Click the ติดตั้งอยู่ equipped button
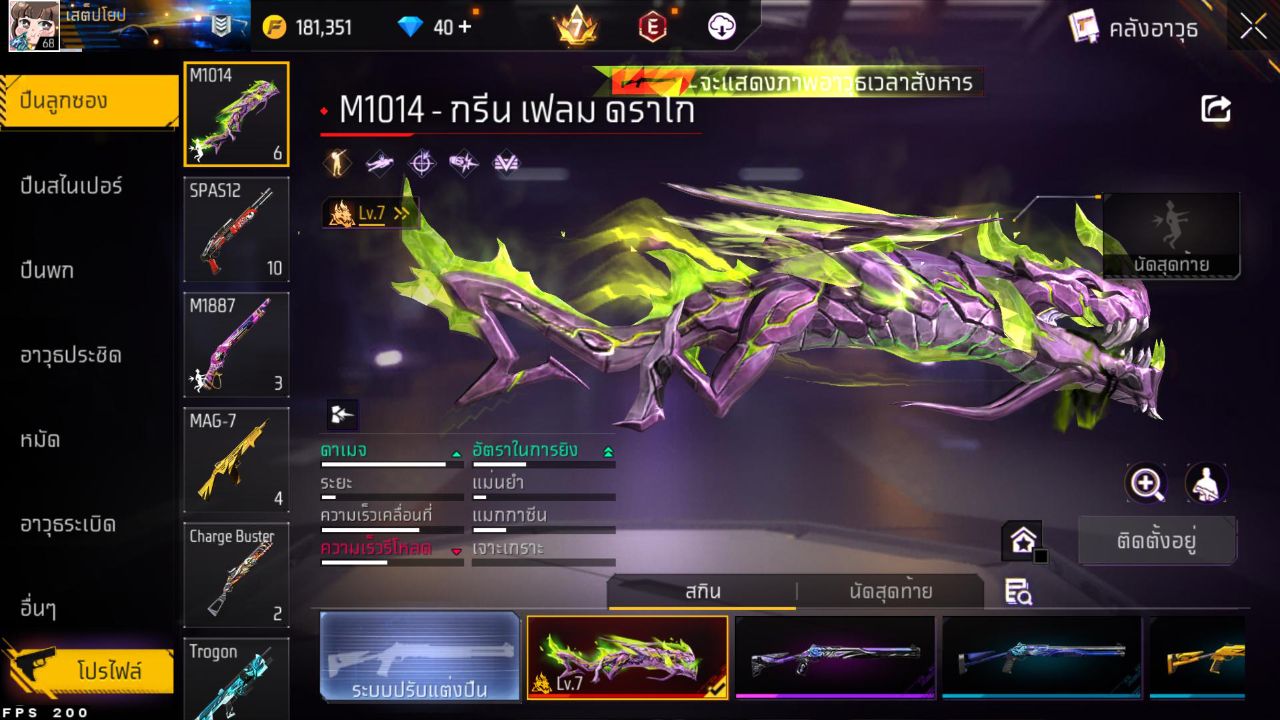Image resolution: width=1280 pixels, height=720 pixels. click(1157, 541)
